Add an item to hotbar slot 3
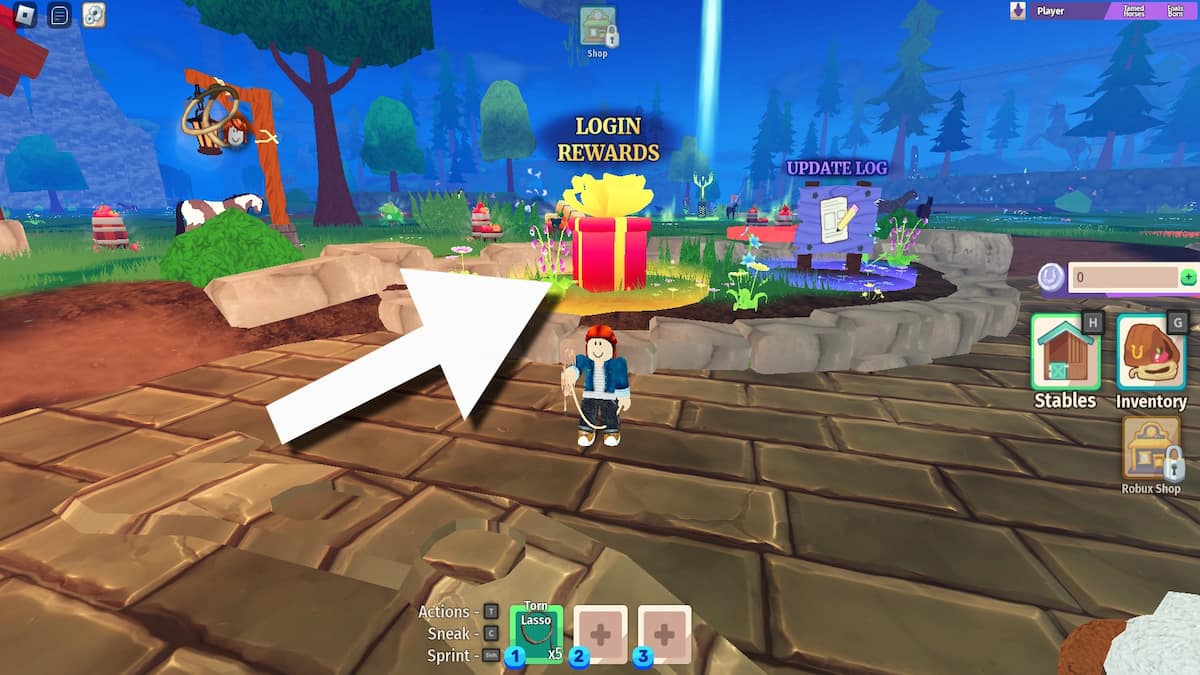The height and width of the screenshot is (675, 1200). point(664,633)
